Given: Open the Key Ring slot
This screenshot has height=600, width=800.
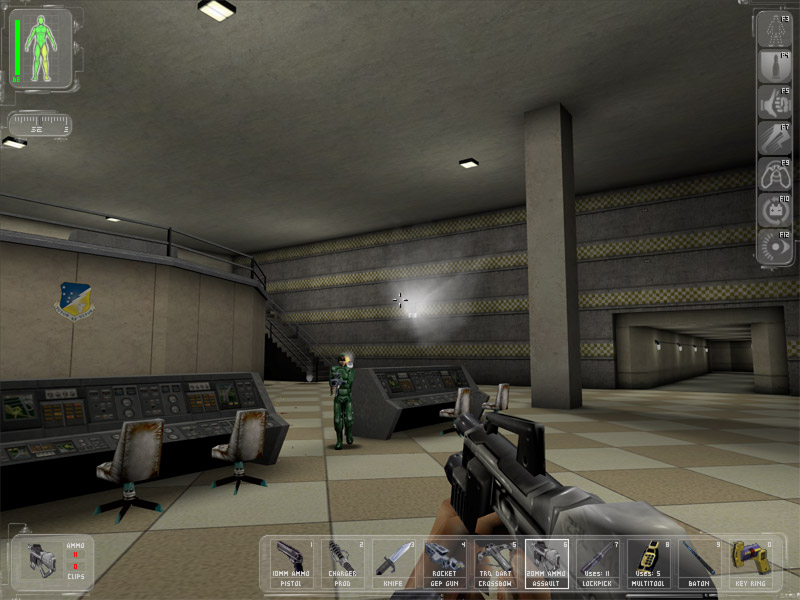Looking at the screenshot, I should pos(751,563).
